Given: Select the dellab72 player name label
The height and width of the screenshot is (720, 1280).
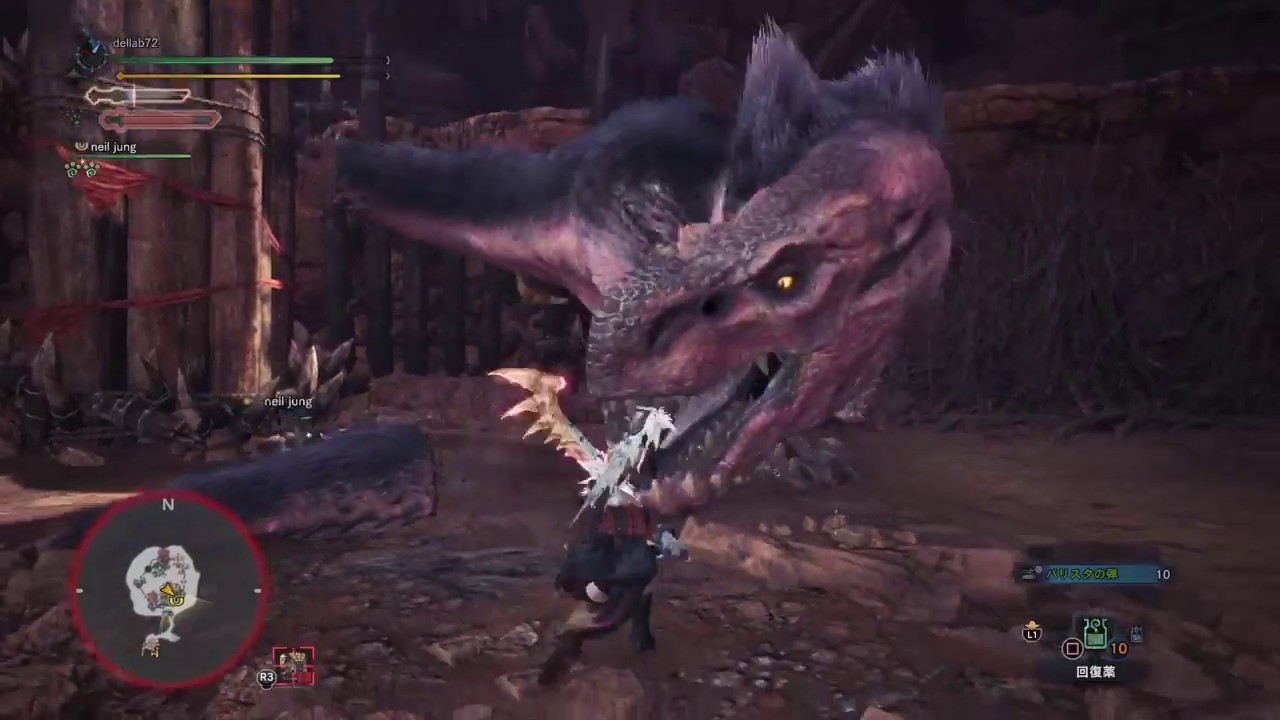Looking at the screenshot, I should [134, 43].
